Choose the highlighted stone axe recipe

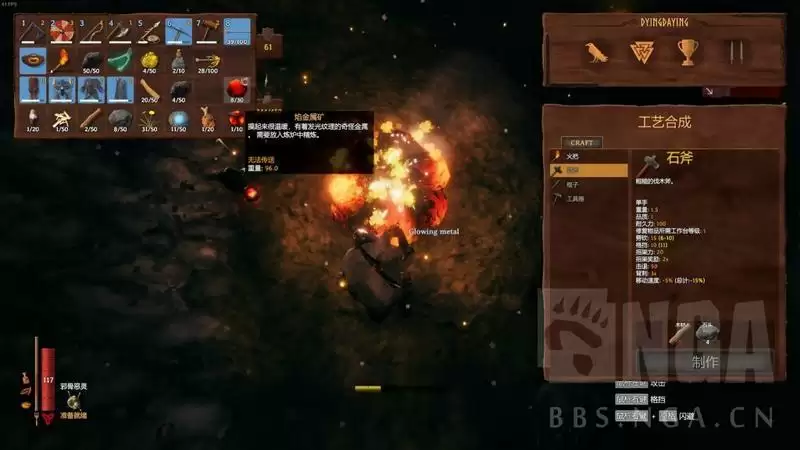572,171
